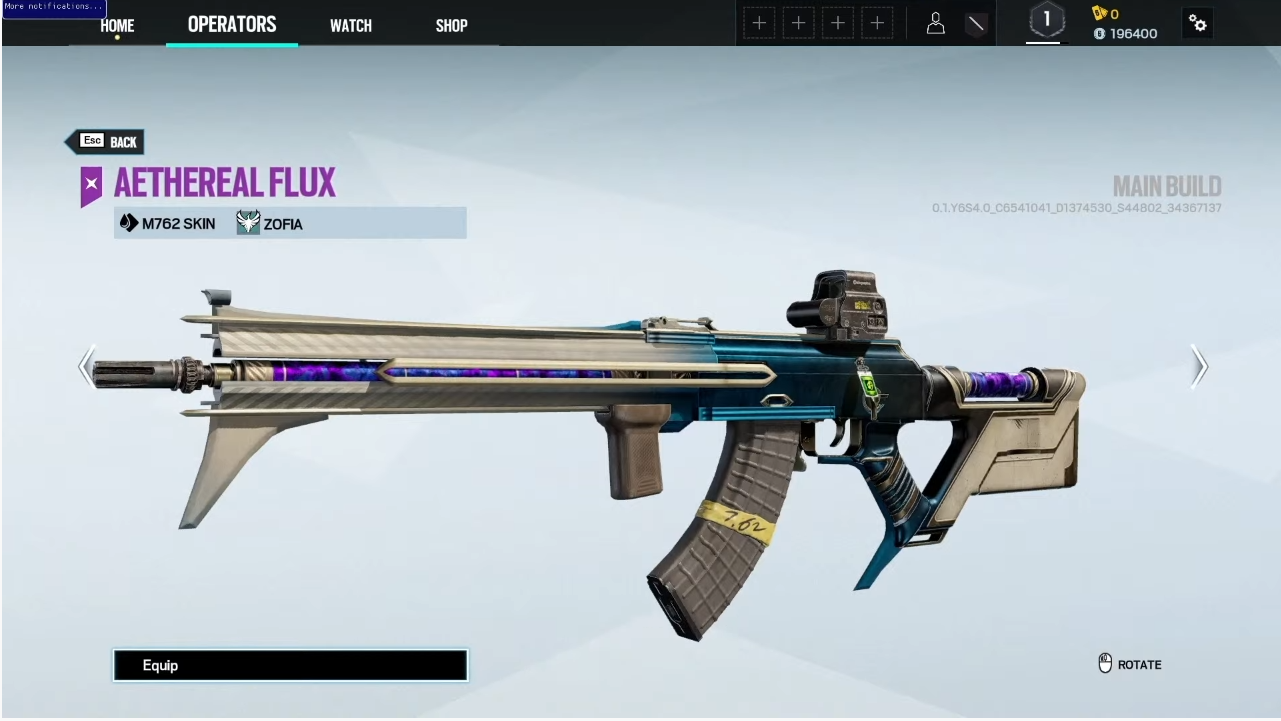Show the next weapon skin
1281x721 pixels.
tap(1199, 366)
